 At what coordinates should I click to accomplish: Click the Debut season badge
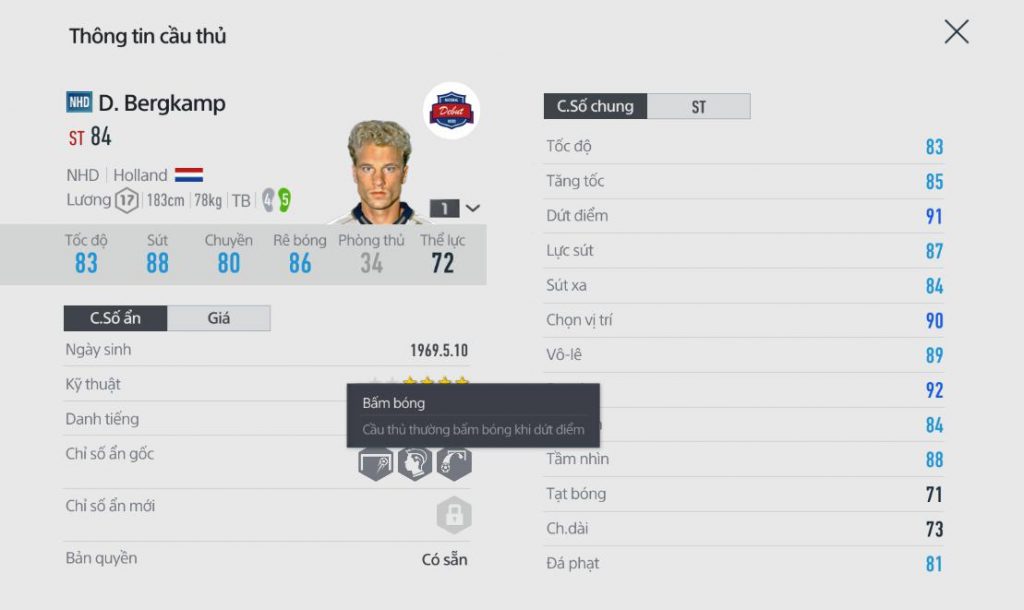(451, 111)
